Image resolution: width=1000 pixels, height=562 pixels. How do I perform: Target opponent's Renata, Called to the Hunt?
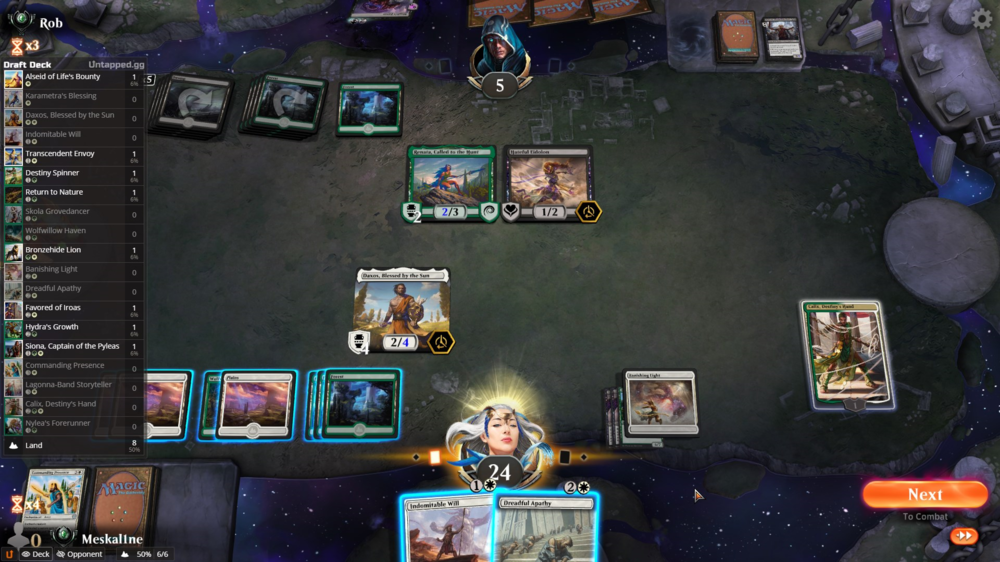click(451, 183)
